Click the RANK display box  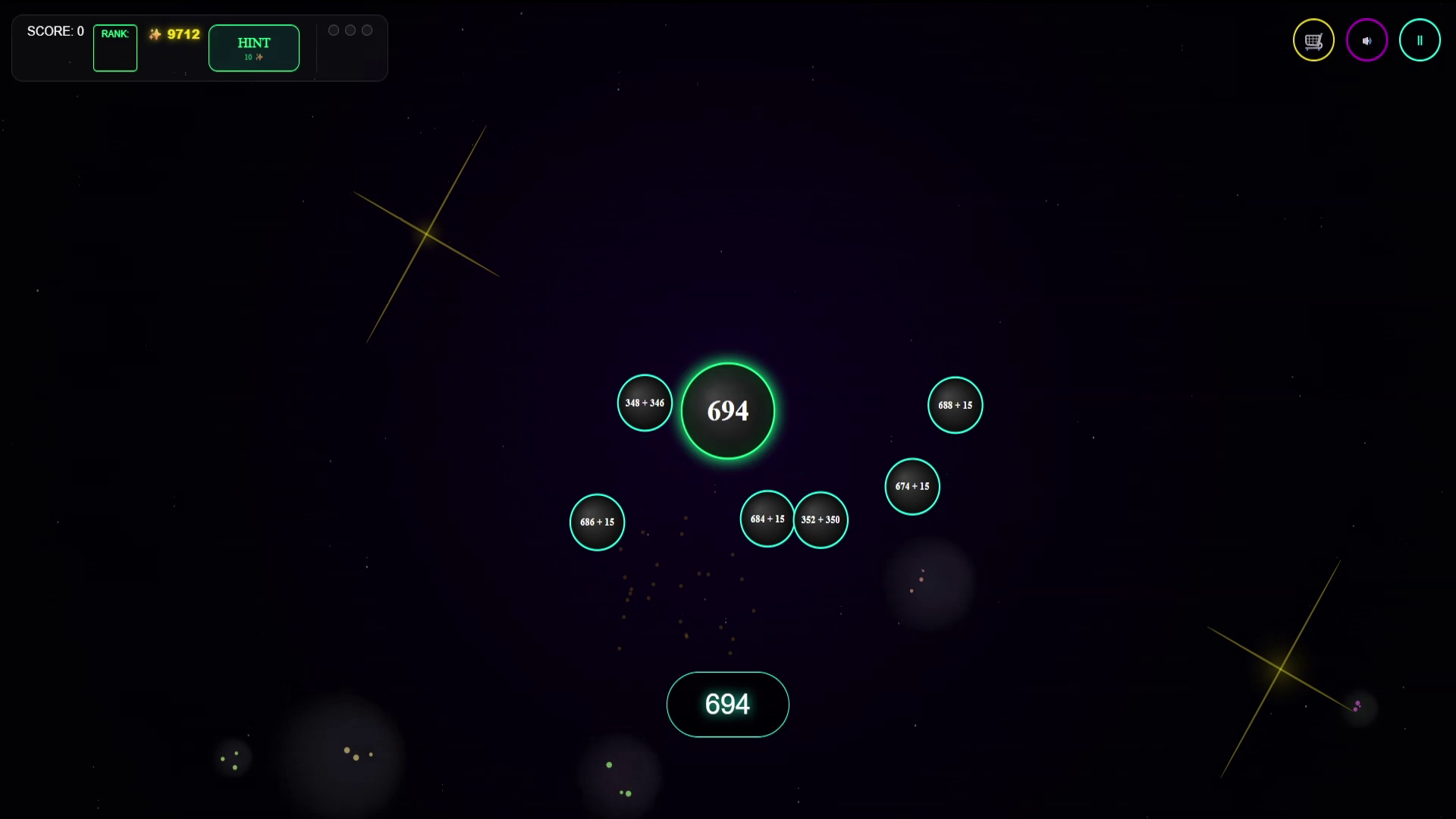tap(115, 48)
